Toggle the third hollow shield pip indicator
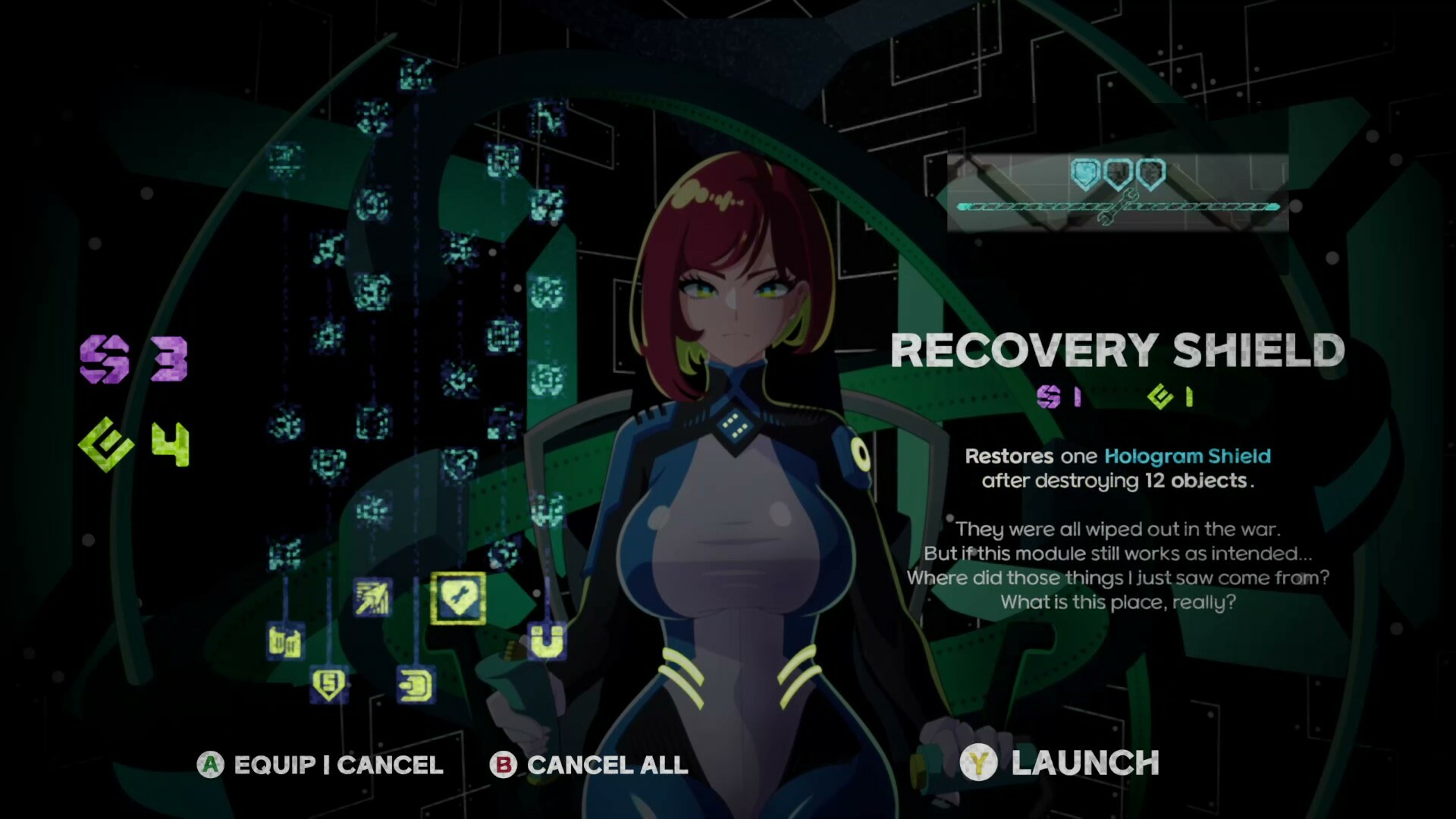 [1150, 173]
